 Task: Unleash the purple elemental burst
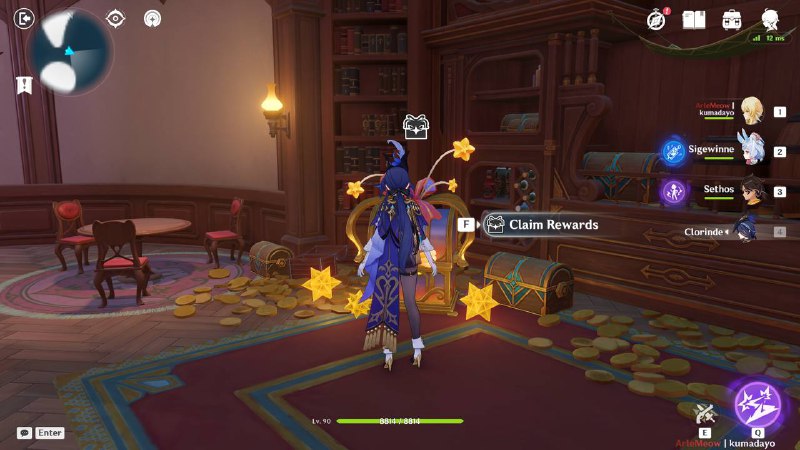(x=757, y=405)
